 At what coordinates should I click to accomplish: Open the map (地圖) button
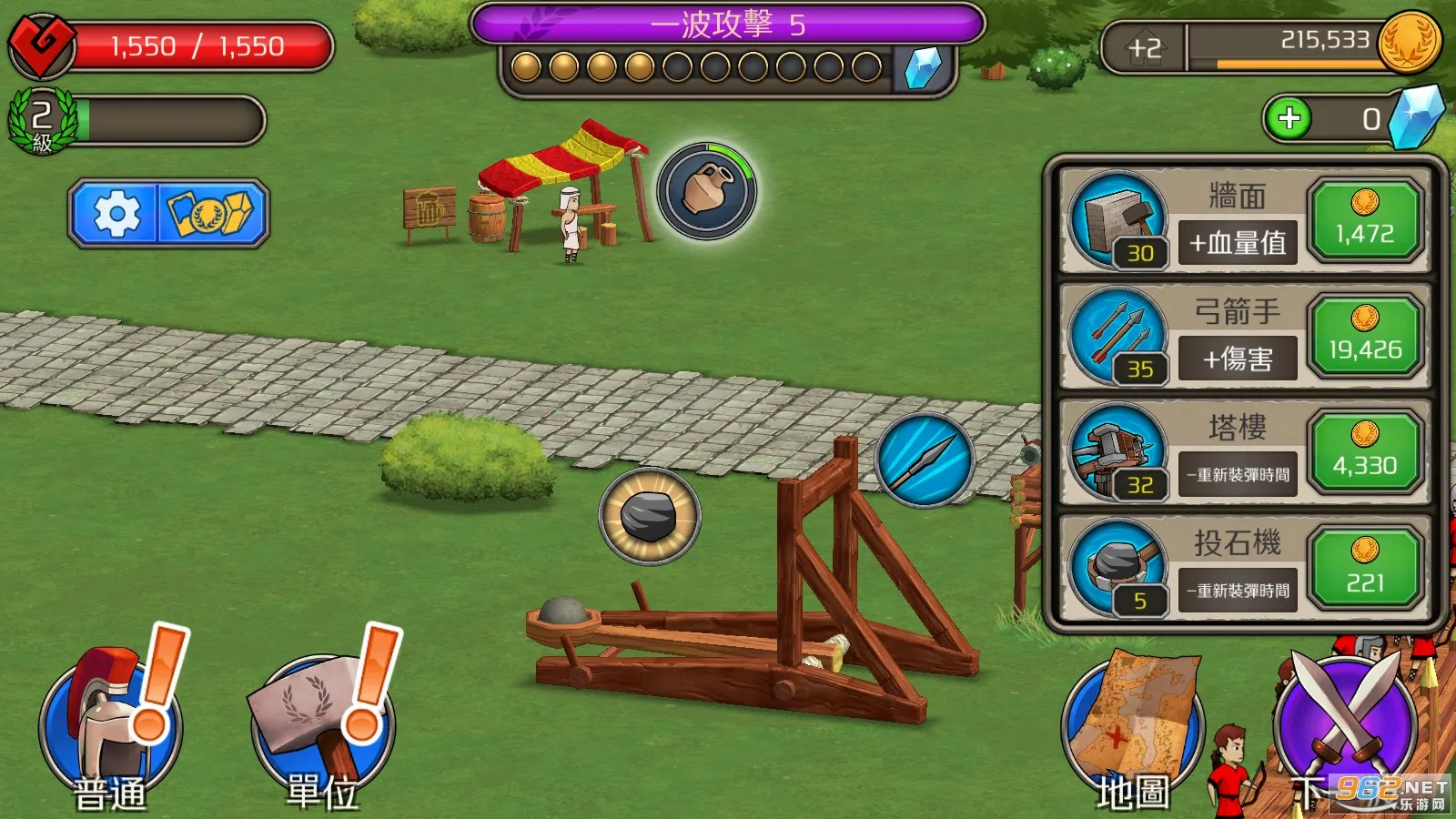tap(1133, 737)
